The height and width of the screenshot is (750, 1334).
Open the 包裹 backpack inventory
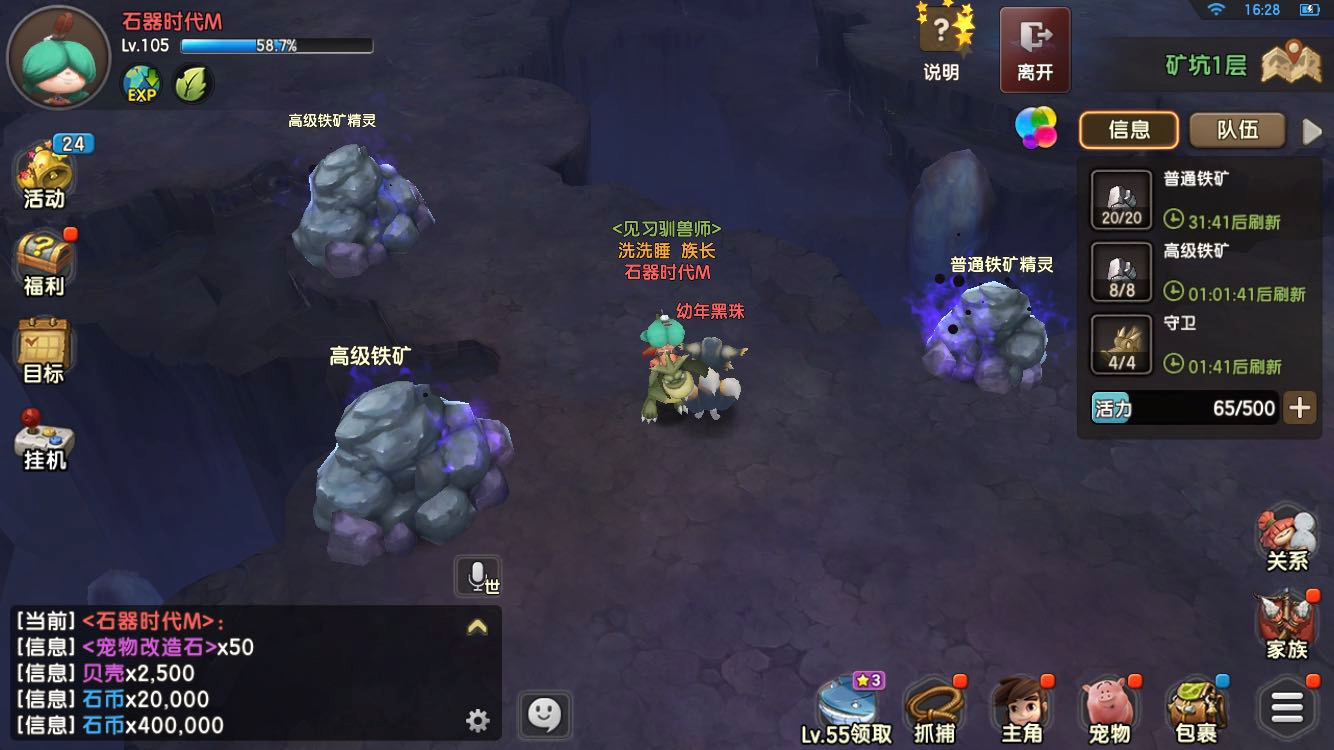pos(1196,709)
